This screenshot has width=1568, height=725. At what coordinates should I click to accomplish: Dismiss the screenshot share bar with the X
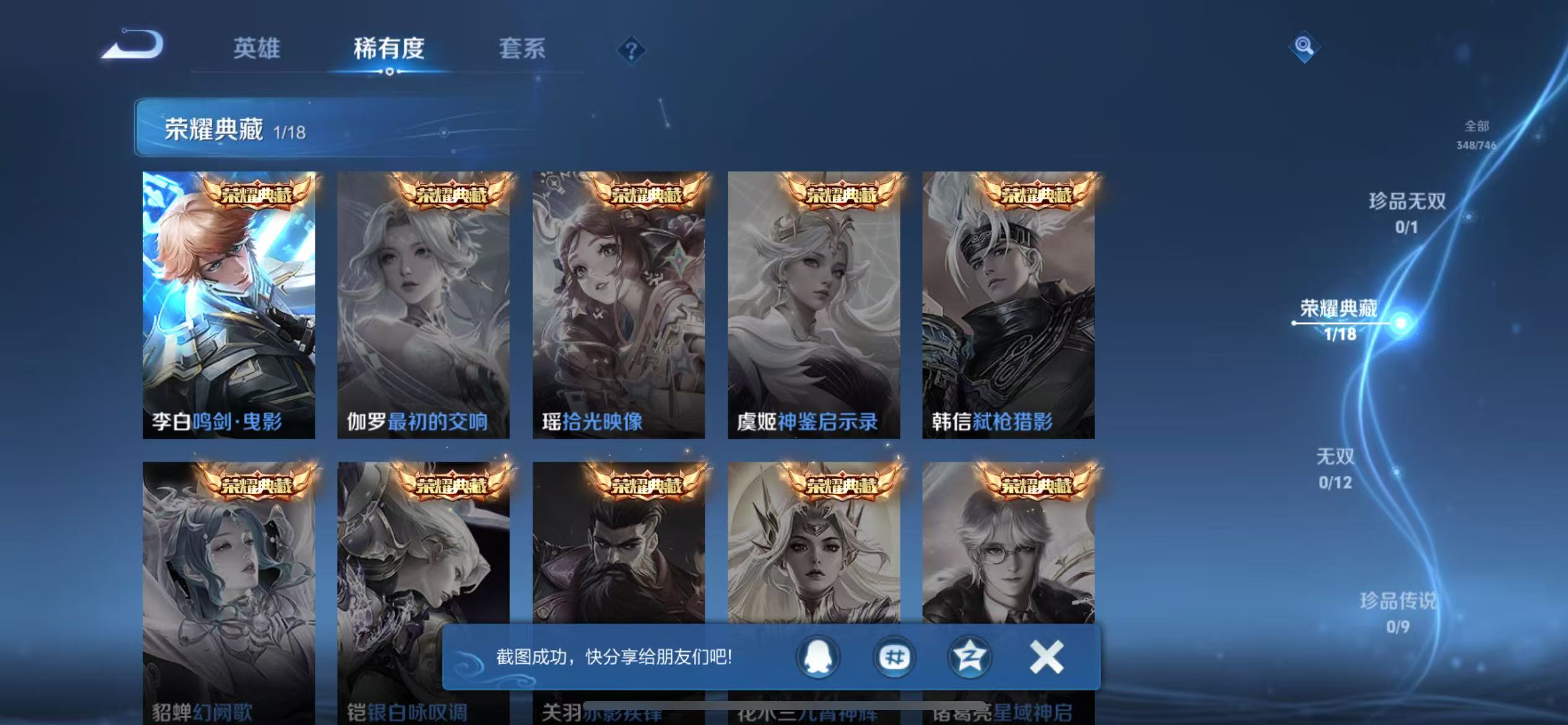pos(1045,656)
